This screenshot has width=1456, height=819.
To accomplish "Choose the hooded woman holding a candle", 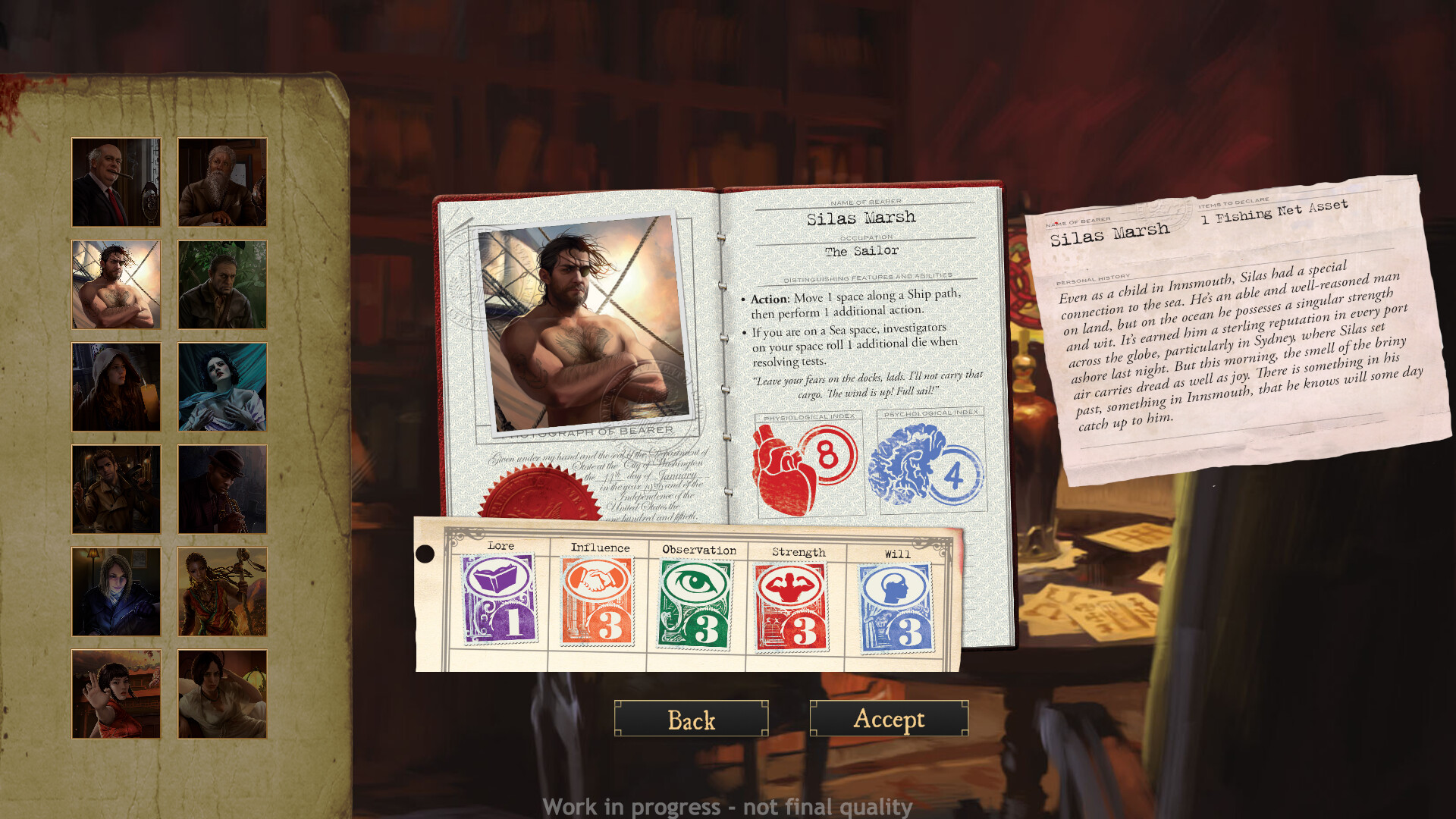I will [115, 387].
